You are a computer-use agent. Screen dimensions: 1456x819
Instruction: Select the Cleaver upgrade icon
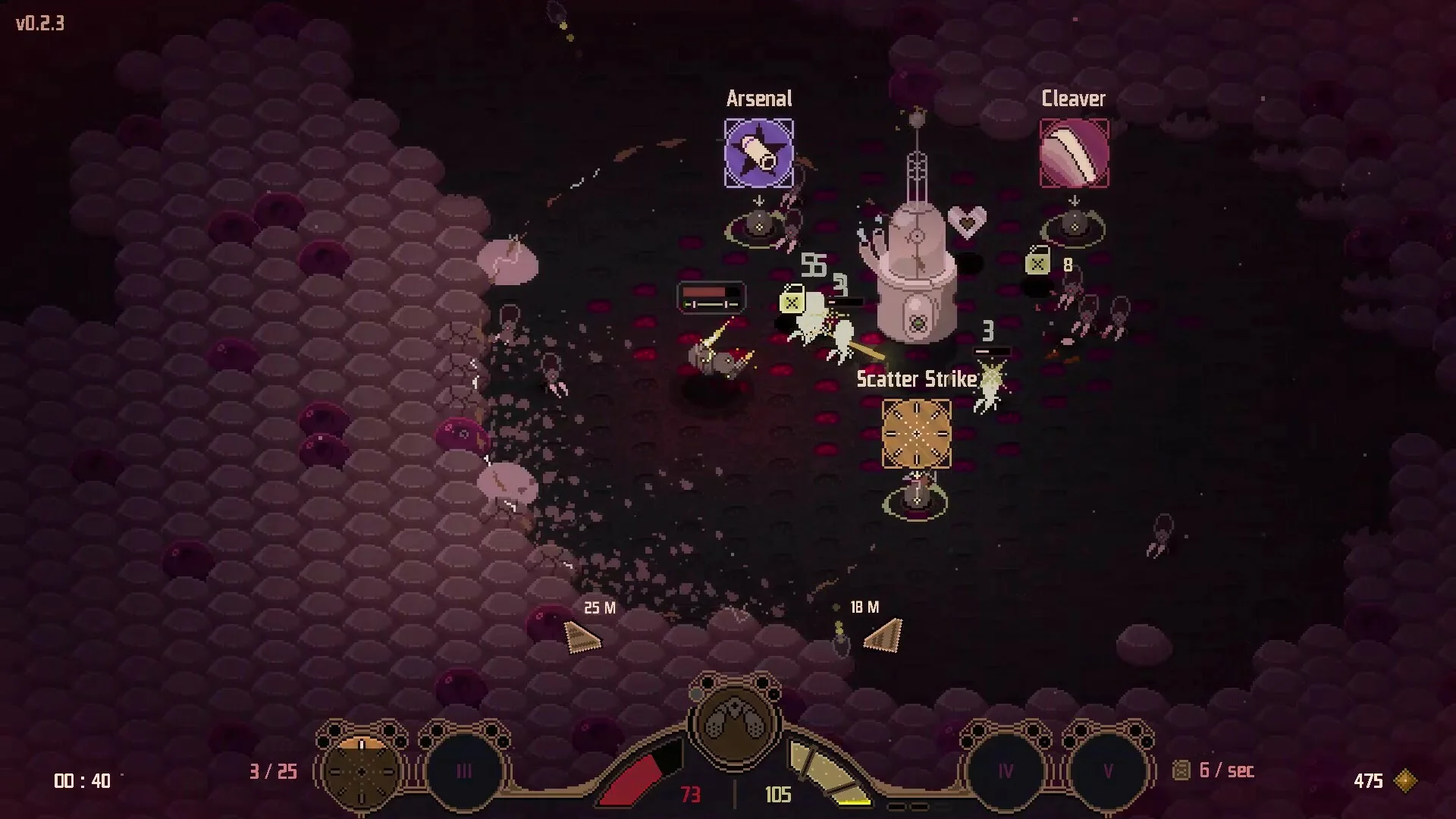tap(1074, 153)
